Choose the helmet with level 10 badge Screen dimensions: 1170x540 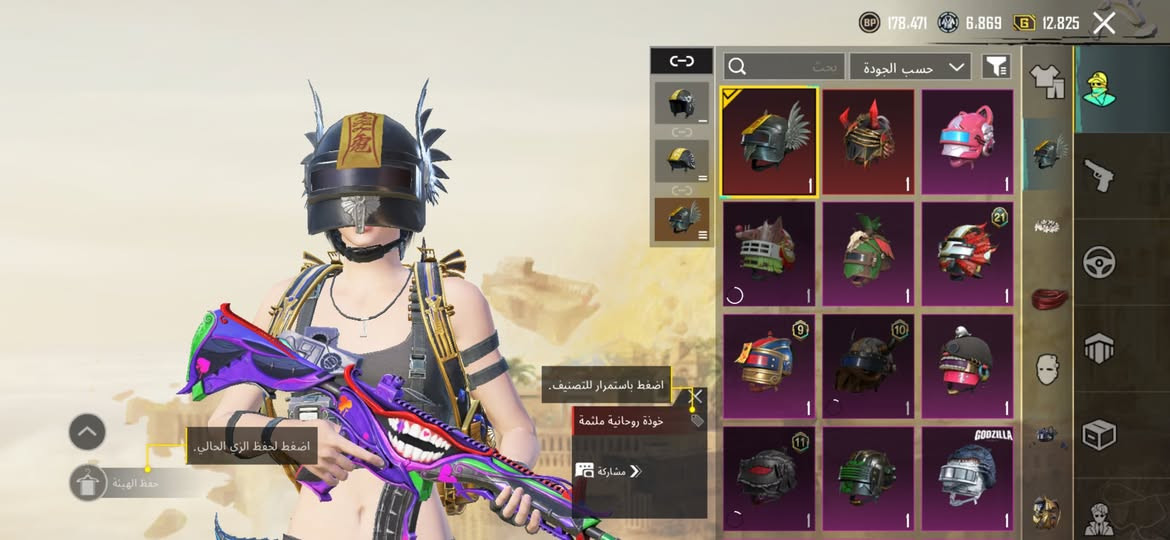(x=868, y=366)
